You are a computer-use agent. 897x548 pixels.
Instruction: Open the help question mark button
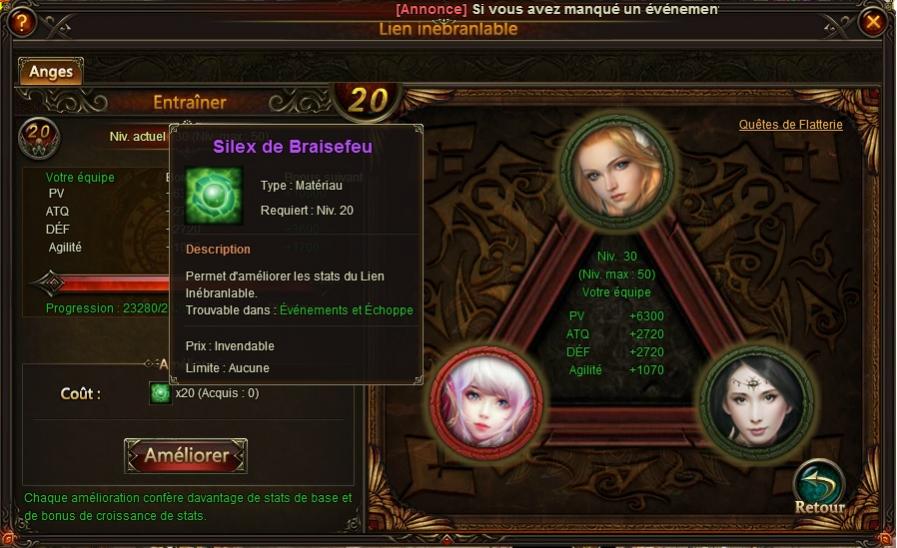21,21
